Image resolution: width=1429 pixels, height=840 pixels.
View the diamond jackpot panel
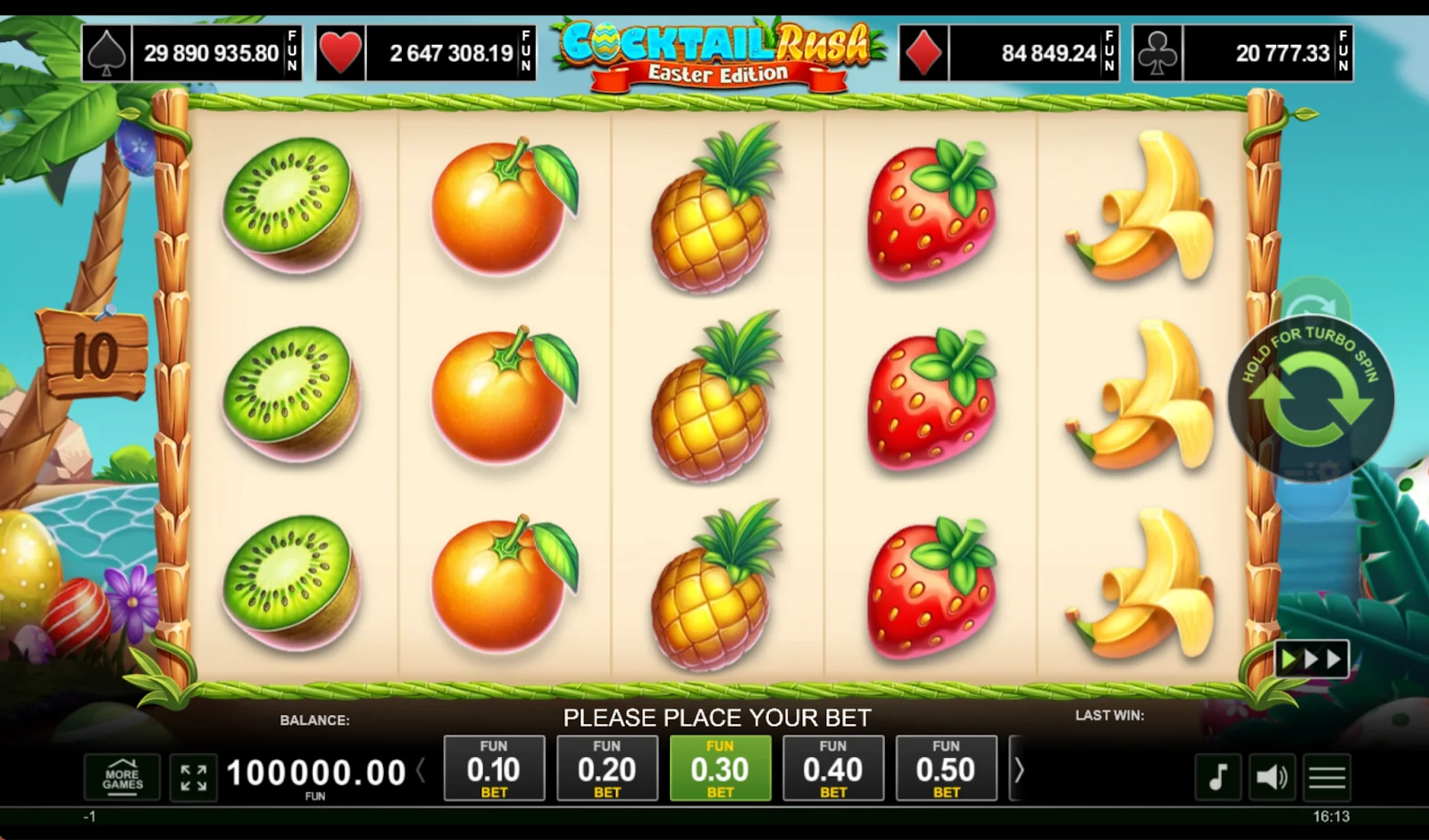[1009, 54]
